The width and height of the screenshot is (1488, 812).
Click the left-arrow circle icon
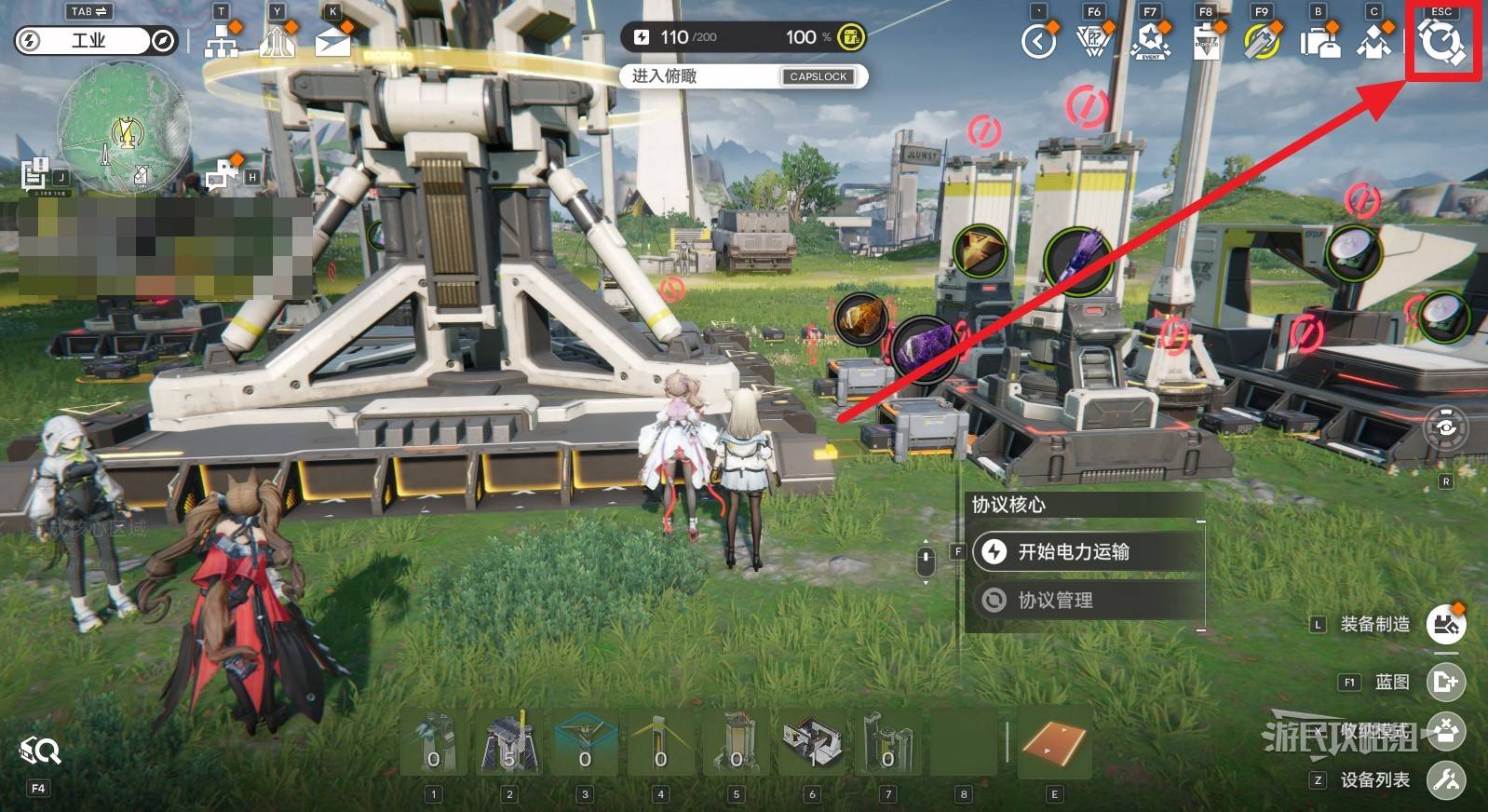click(x=1038, y=42)
